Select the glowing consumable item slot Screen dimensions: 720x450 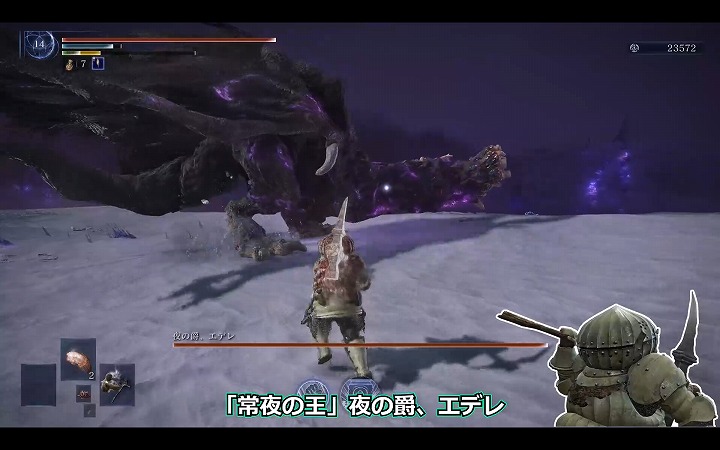click(77, 357)
